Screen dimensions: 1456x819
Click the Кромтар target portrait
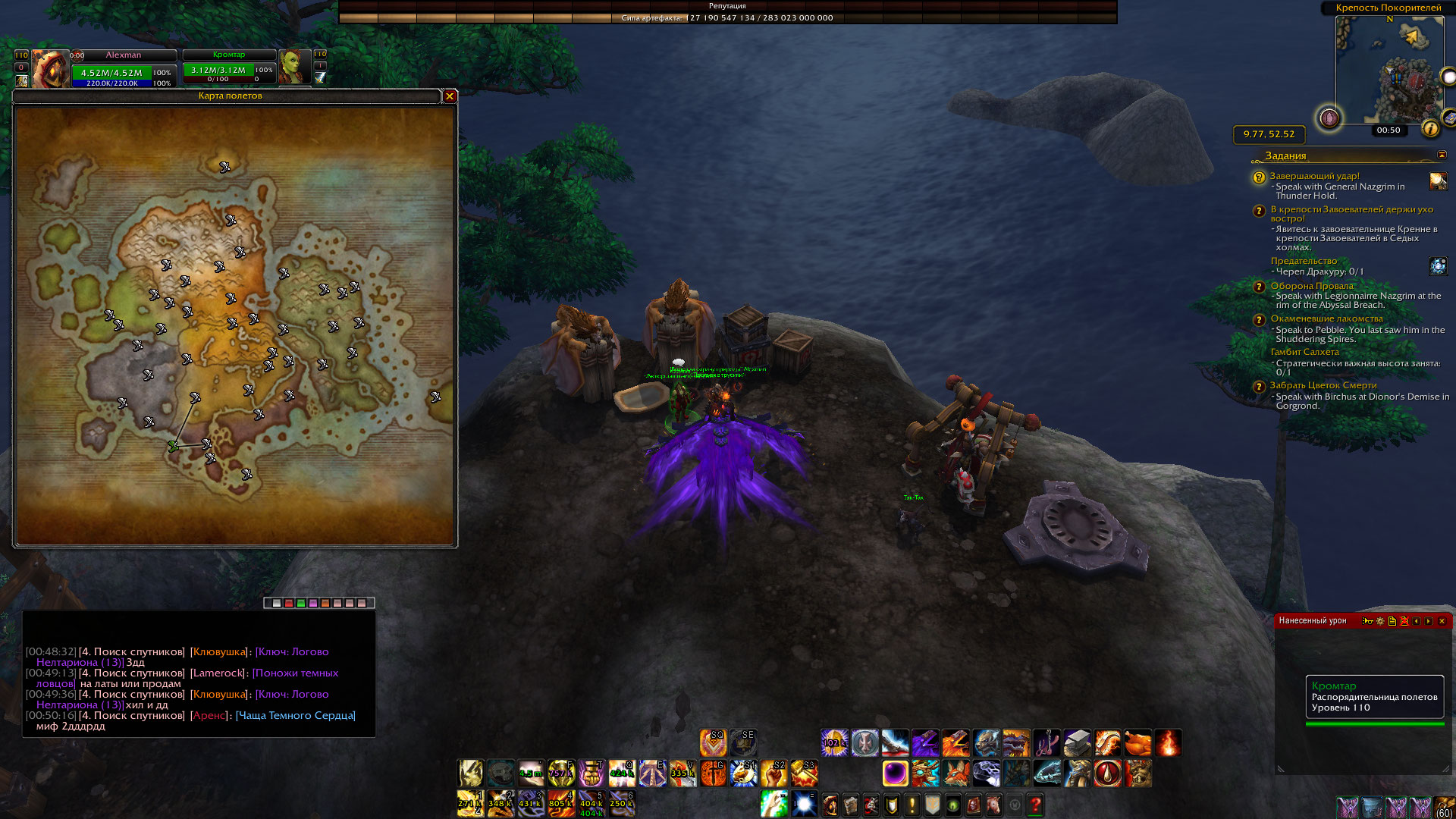click(294, 67)
